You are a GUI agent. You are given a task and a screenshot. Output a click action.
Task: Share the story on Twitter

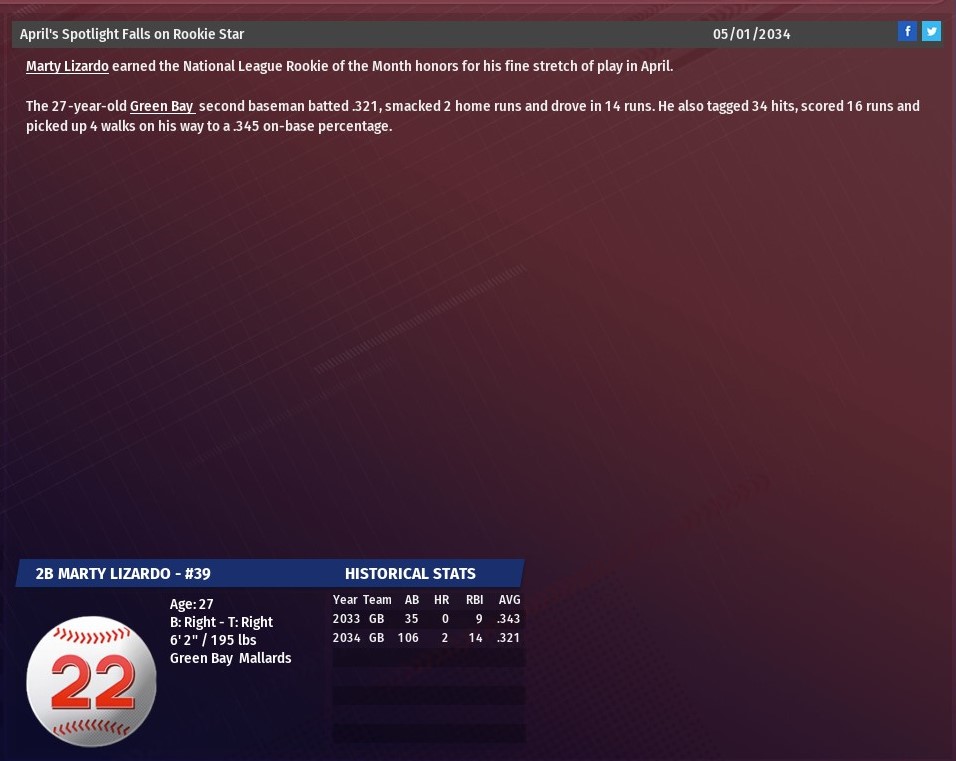point(931,31)
